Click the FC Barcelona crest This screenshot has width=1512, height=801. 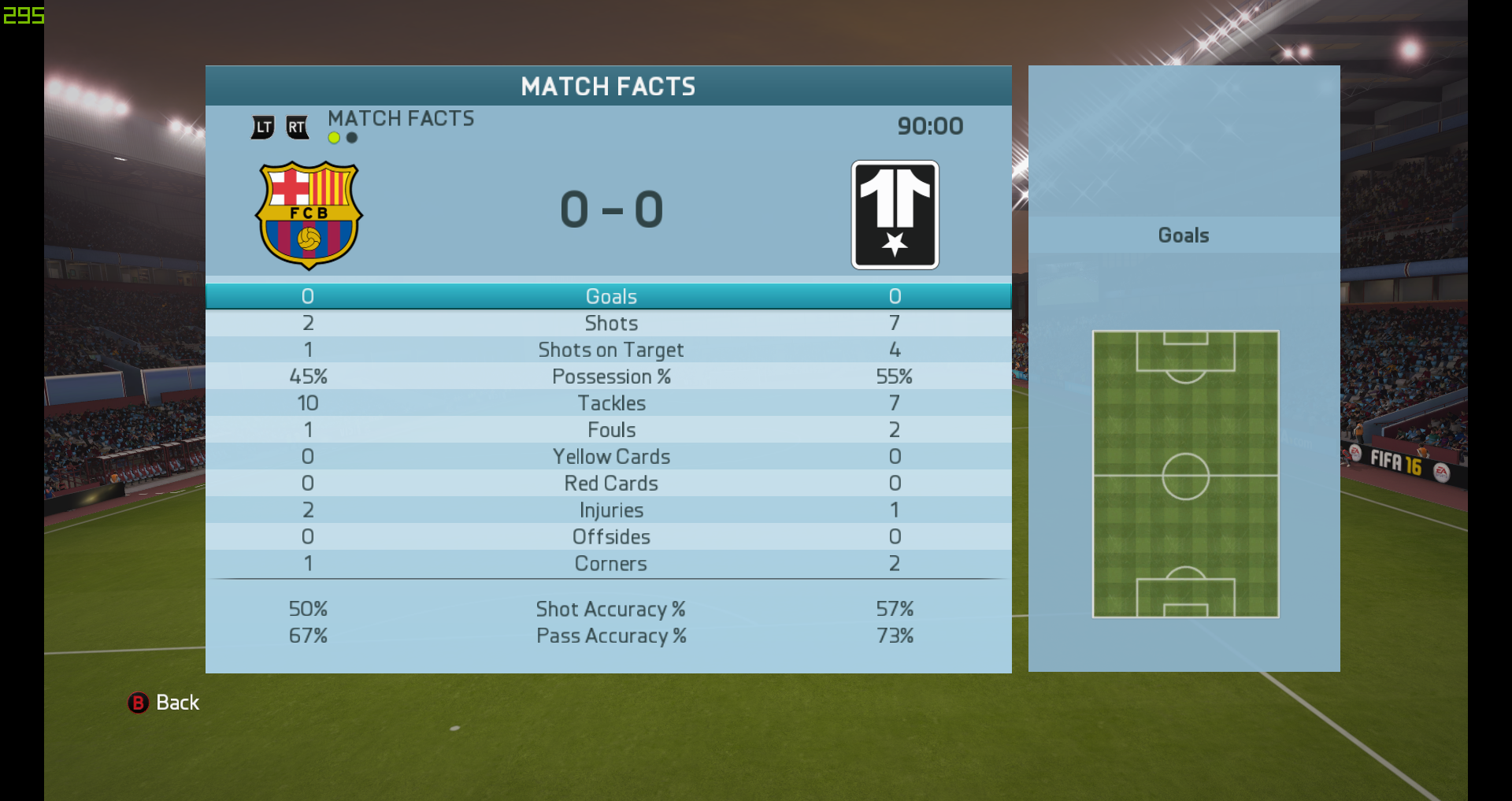click(x=309, y=215)
